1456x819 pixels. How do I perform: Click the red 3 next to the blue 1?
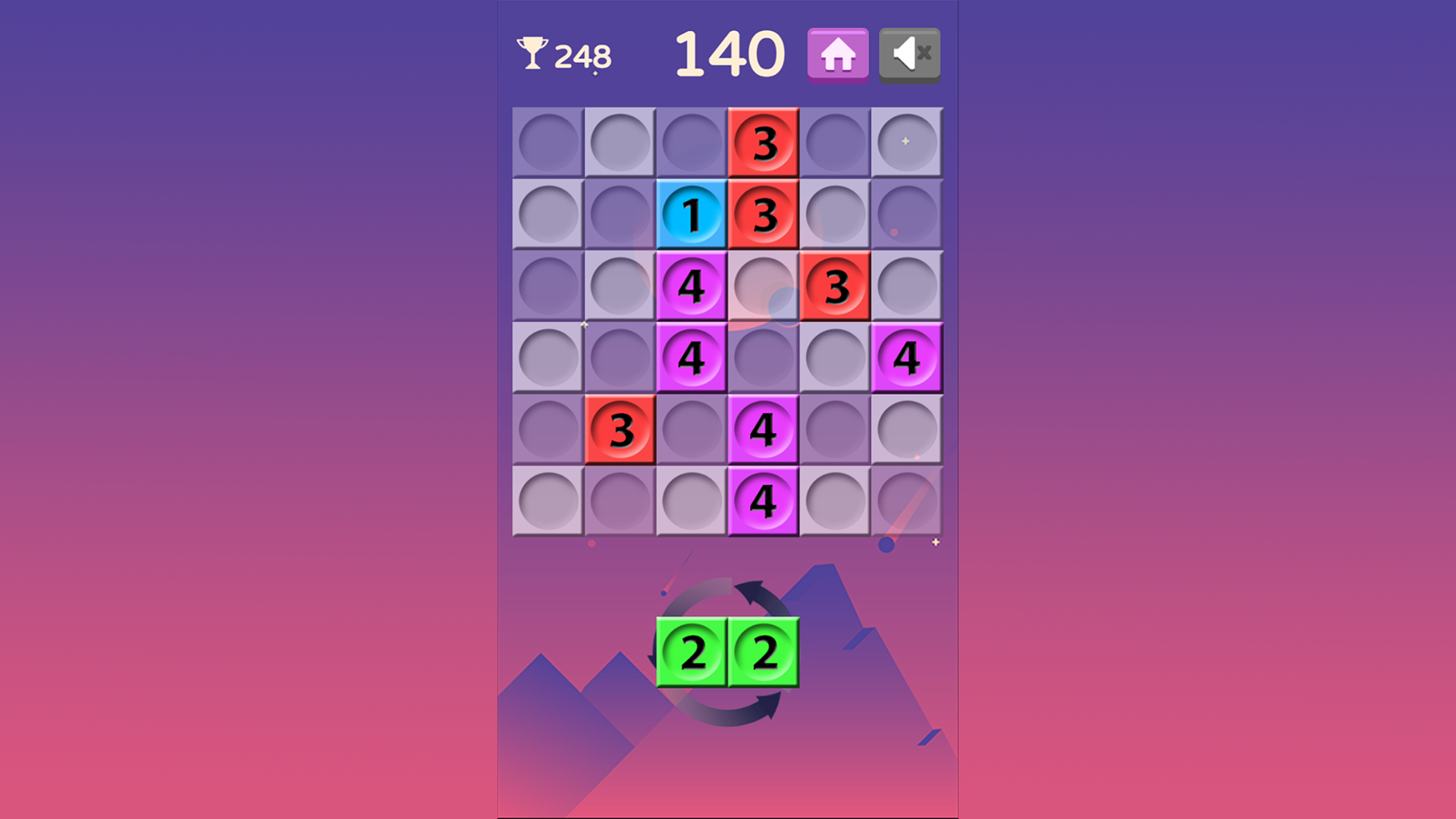pos(764,215)
